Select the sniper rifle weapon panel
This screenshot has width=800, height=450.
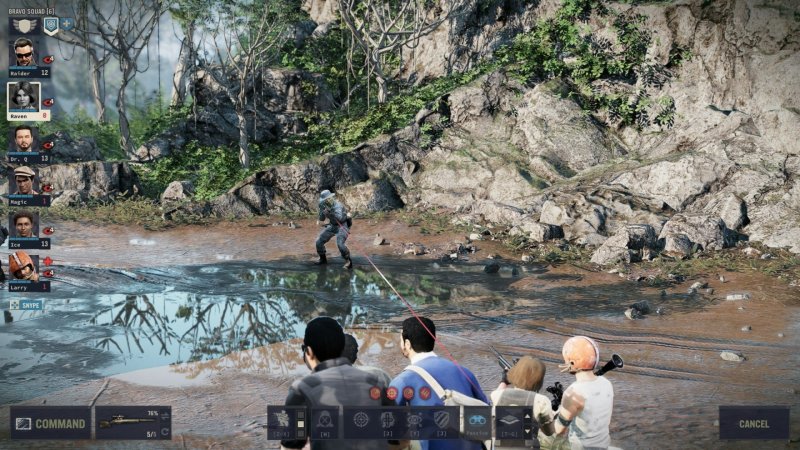(127, 422)
